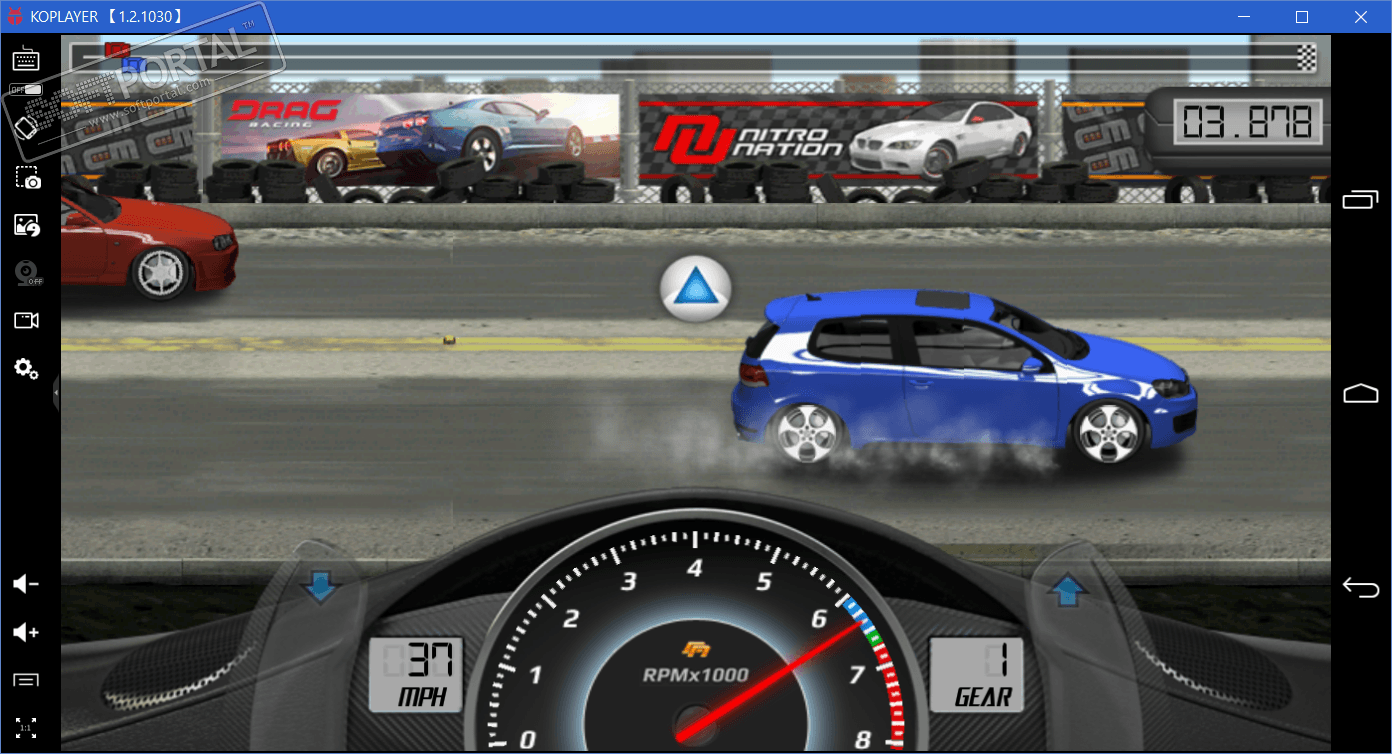
Task: Tap the blue downshift arrow paddle
Action: coord(321,587)
